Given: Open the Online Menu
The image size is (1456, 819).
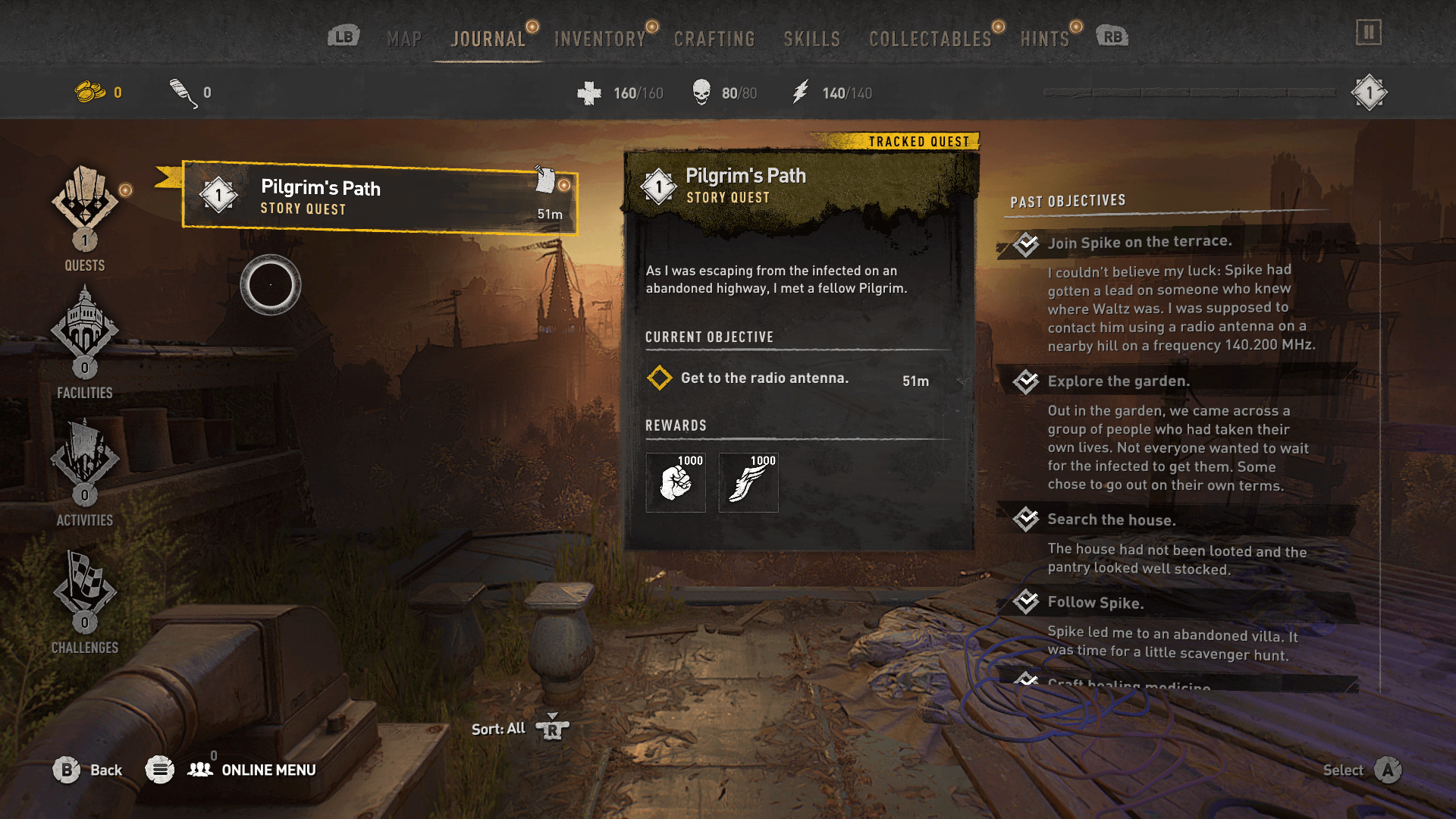Looking at the screenshot, I should (268, 770).
